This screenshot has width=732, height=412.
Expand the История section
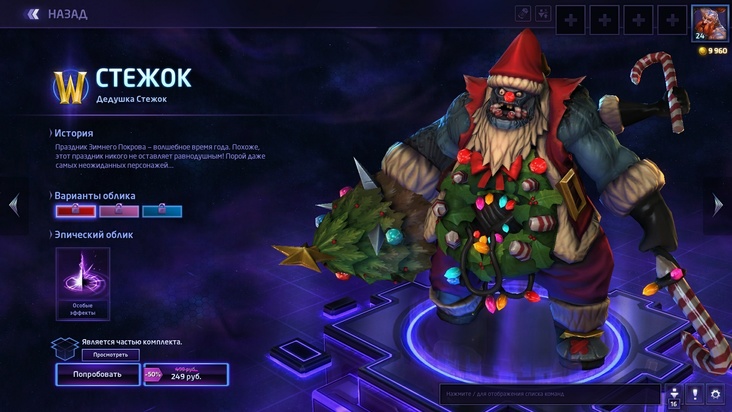pos(73,133)
